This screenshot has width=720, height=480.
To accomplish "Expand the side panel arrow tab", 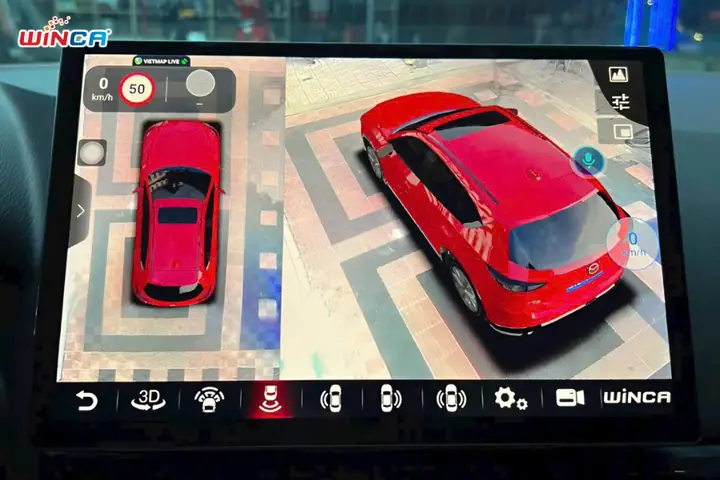I will coord(80,211).
